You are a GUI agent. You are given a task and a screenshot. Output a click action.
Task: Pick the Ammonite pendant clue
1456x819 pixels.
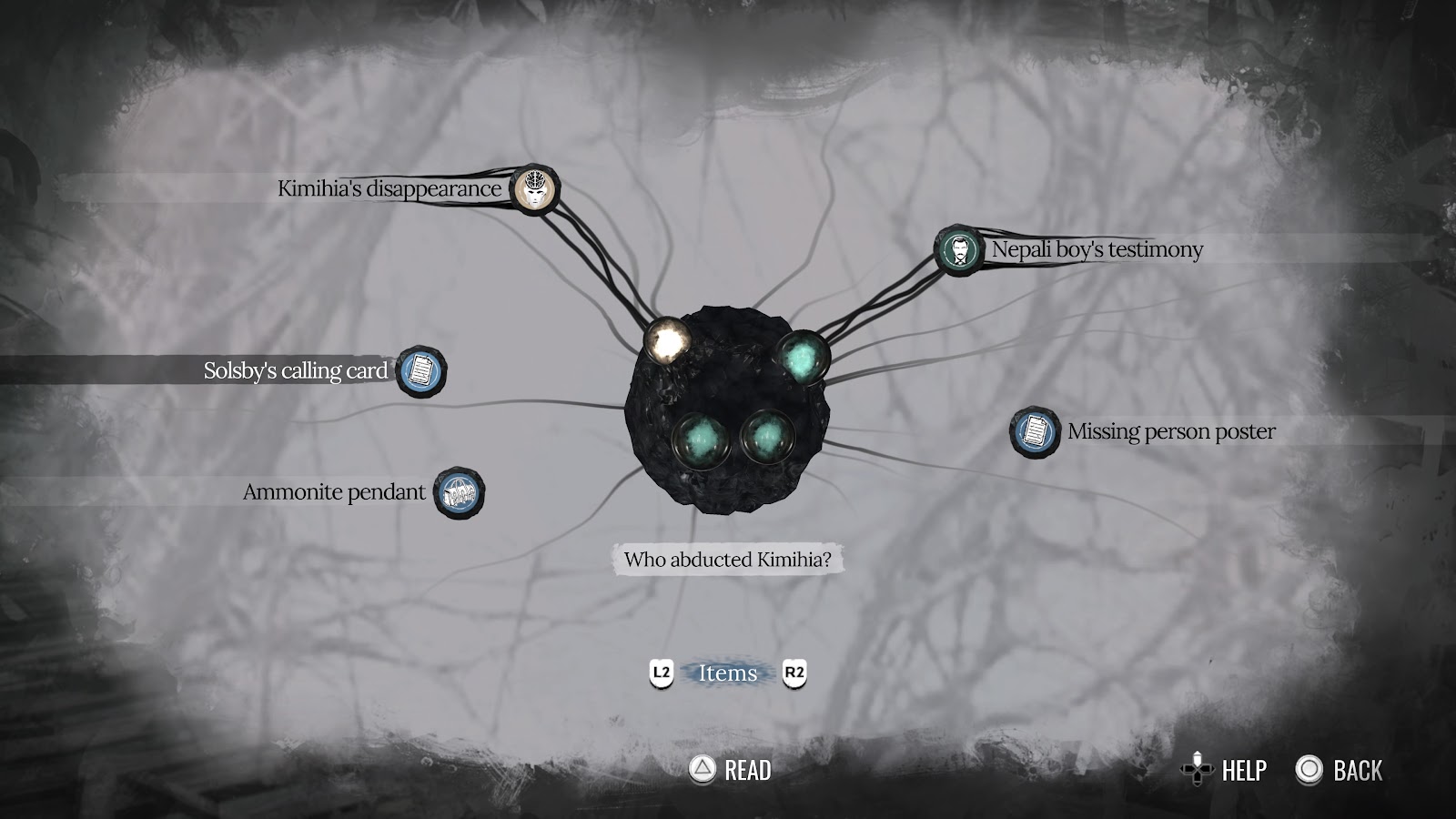coord(459,493)
